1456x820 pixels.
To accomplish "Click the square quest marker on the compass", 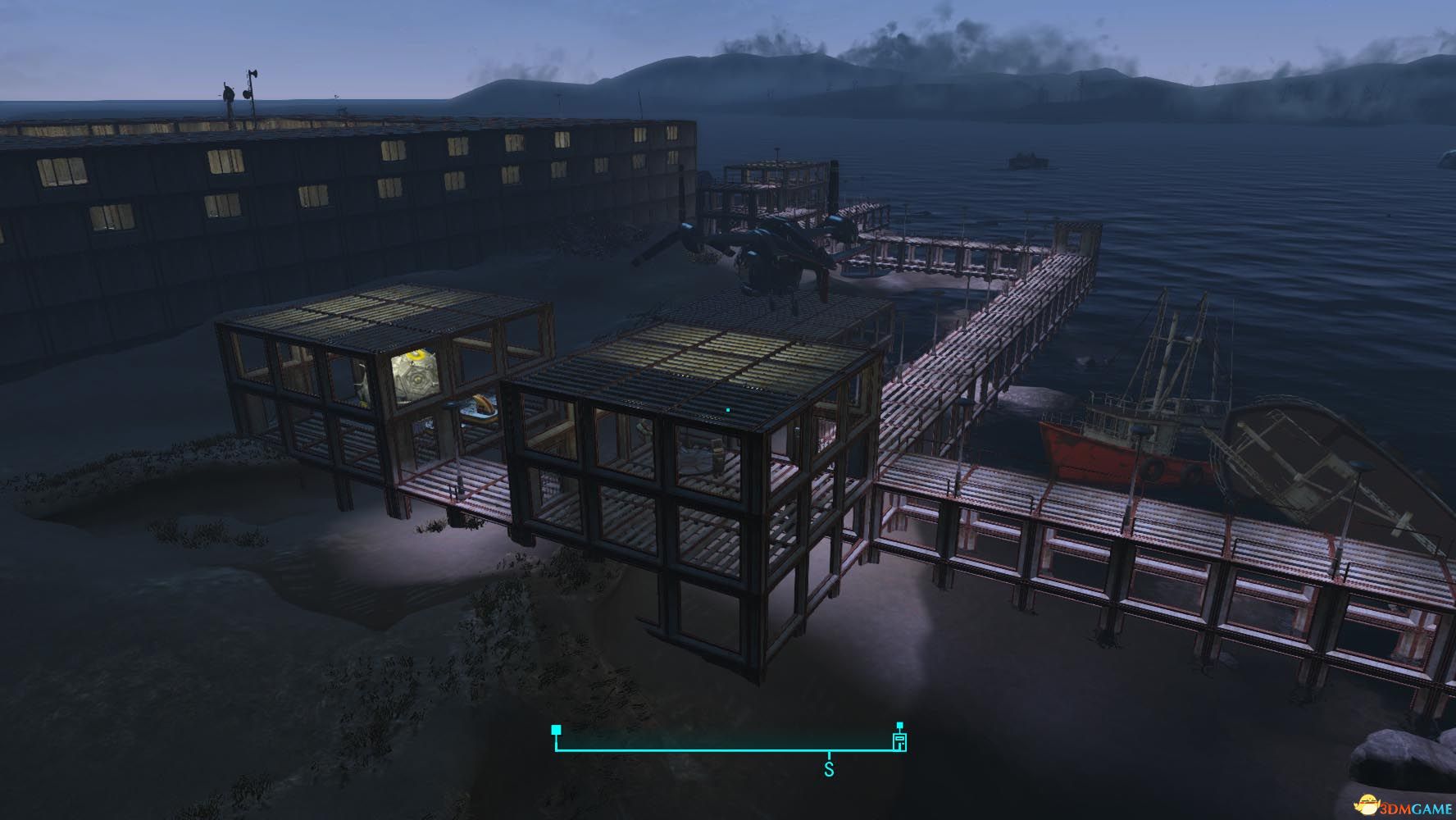I will coord(557,729).
